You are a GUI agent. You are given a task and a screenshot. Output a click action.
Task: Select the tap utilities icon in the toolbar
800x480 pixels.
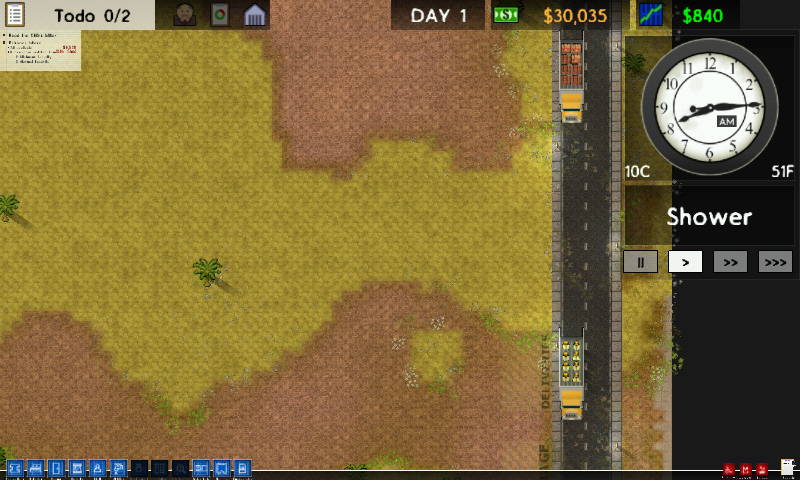pyautogui.click(x=119, y=468)
